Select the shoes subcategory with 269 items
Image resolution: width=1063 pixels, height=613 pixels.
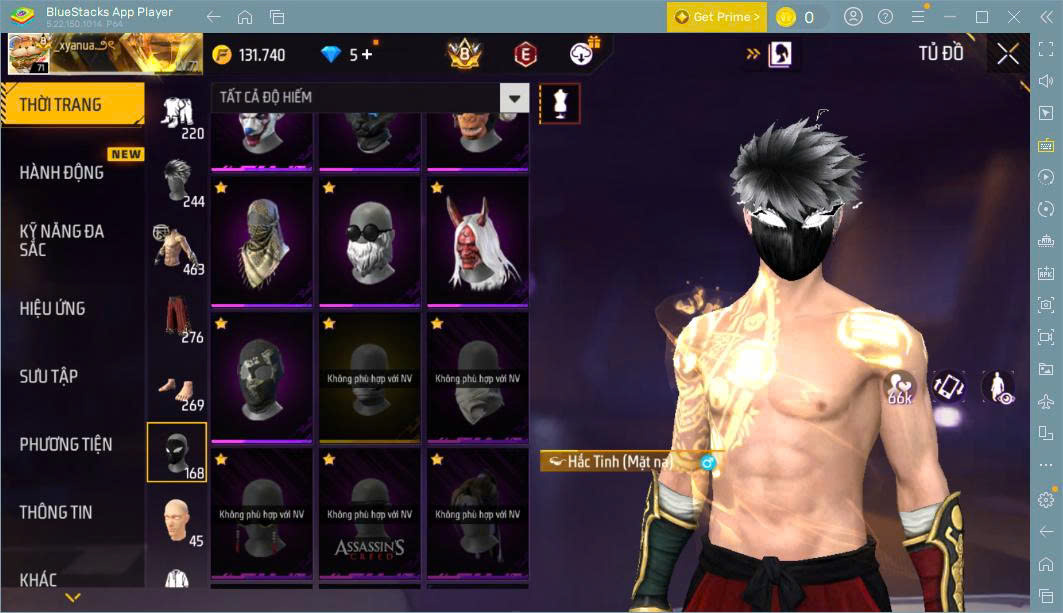coord(177,386)
